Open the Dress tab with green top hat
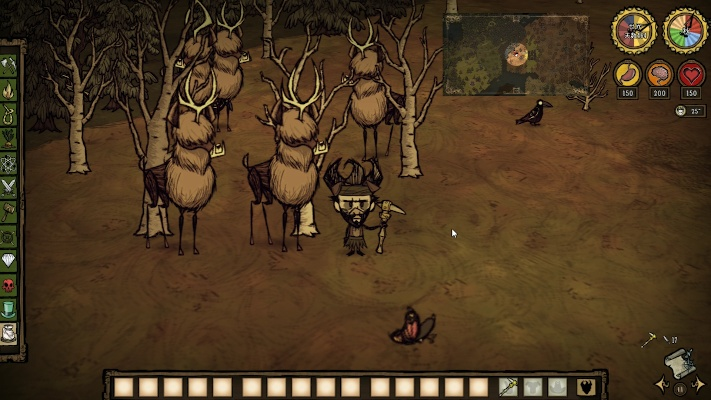Image resolution: width=711 pixels, height=400 pixels. click(x=11, y=309)
